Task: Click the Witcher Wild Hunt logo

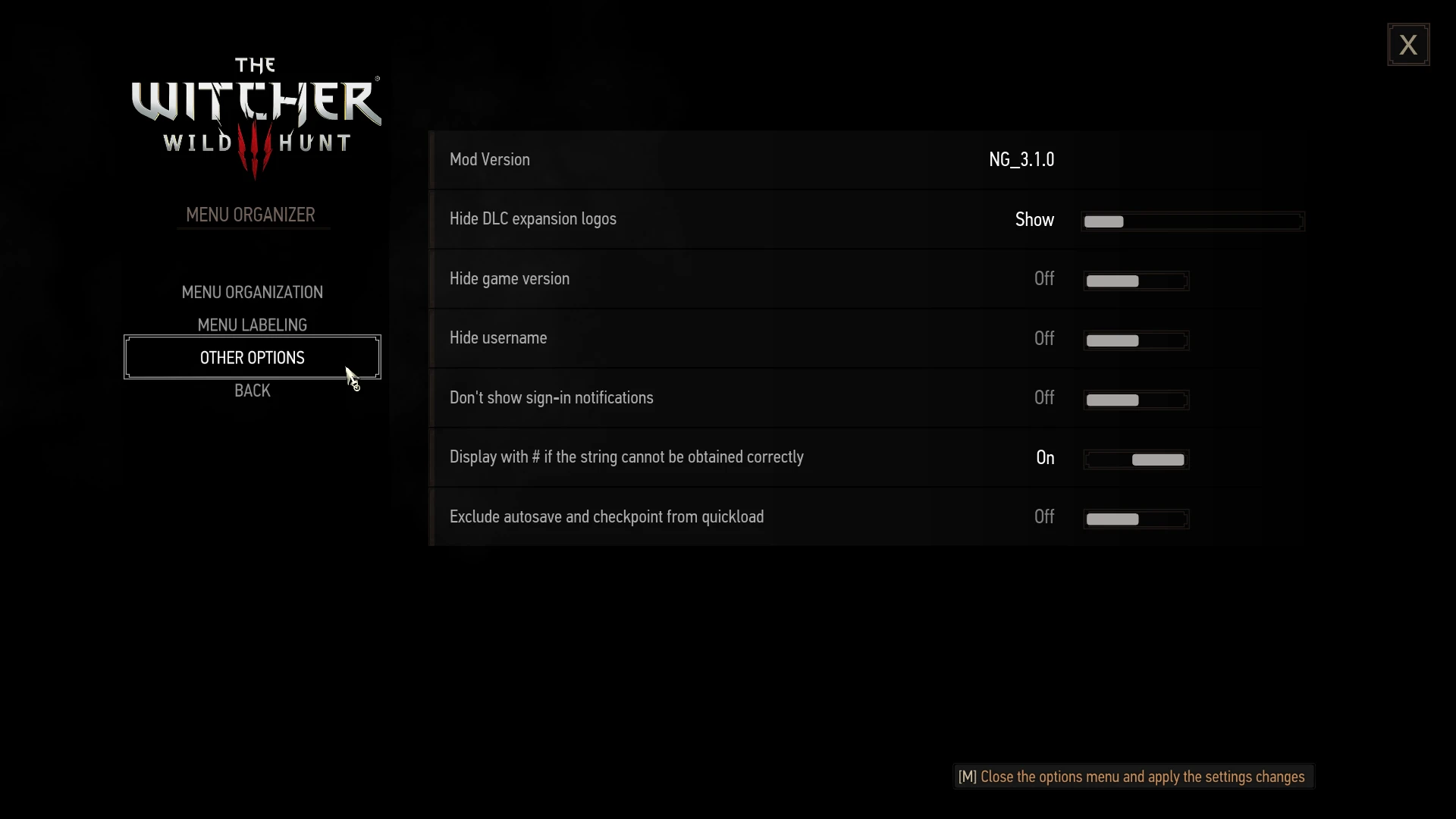Action: [256, 114]
